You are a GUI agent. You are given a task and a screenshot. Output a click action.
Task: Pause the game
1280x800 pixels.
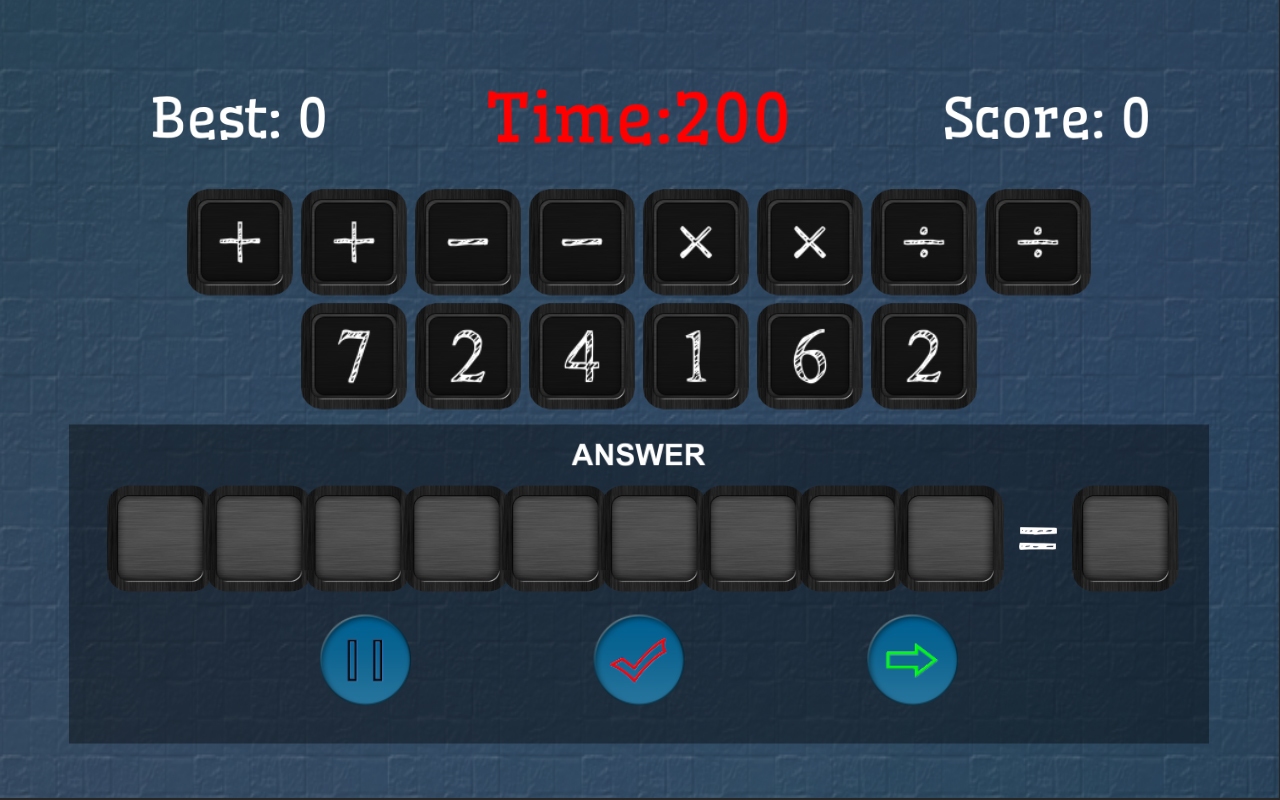[364, 659]
